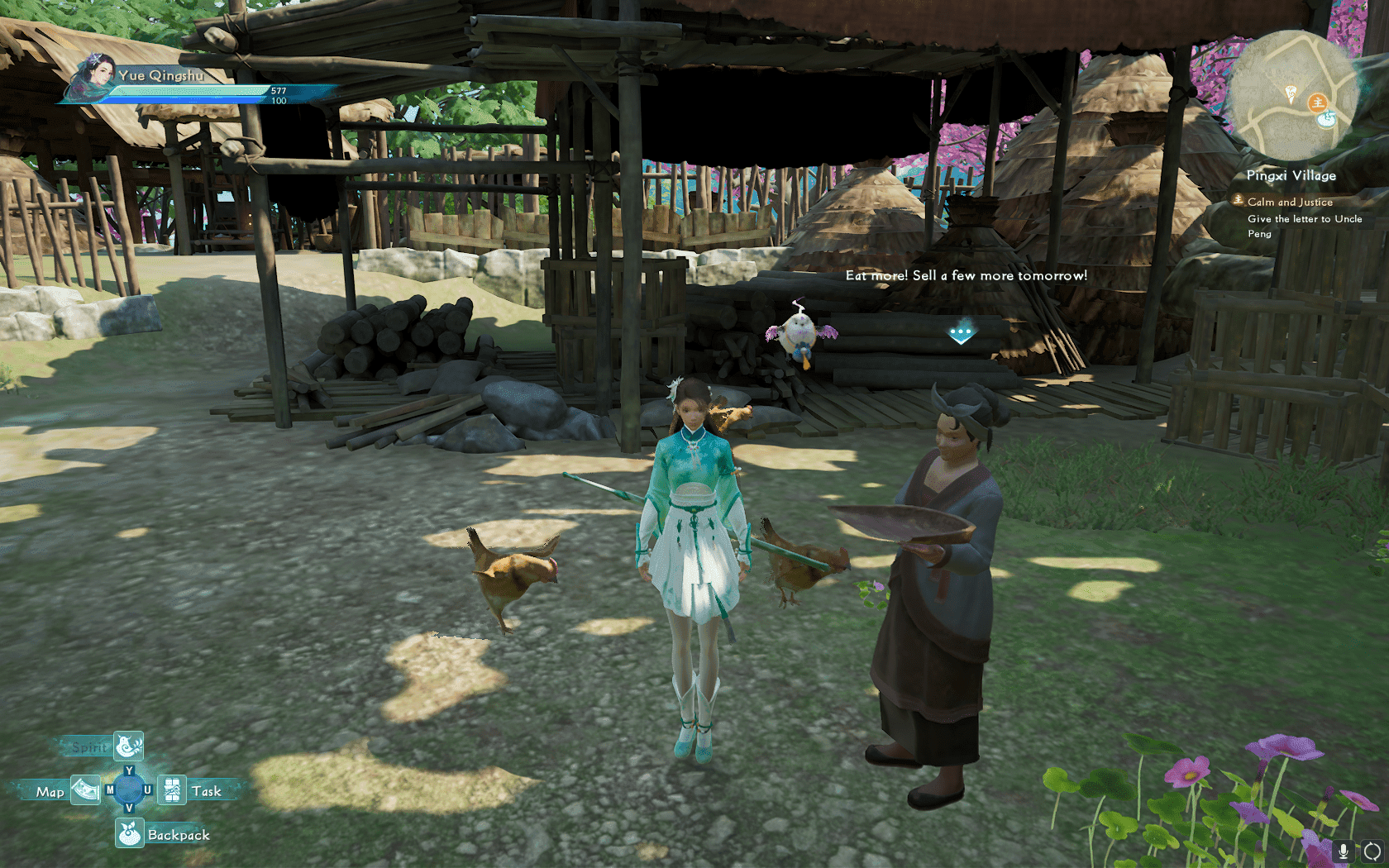Image resolution: width=1389 pixels, height=868 pixels.
Task: Select the orange main quest marker on minimap
Action: [x=1317, y=103]
